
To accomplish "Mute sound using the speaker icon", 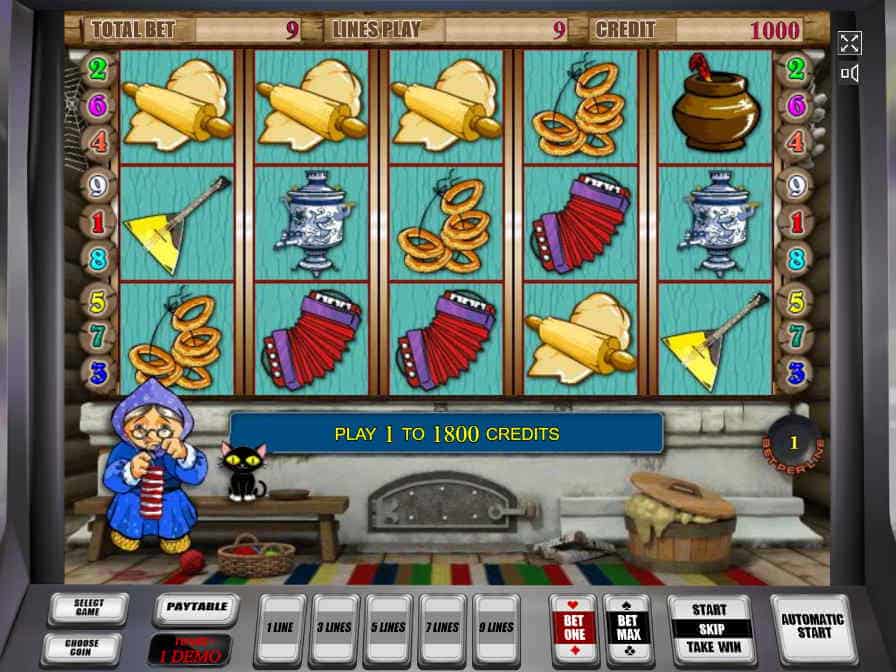I will (850, 73).
